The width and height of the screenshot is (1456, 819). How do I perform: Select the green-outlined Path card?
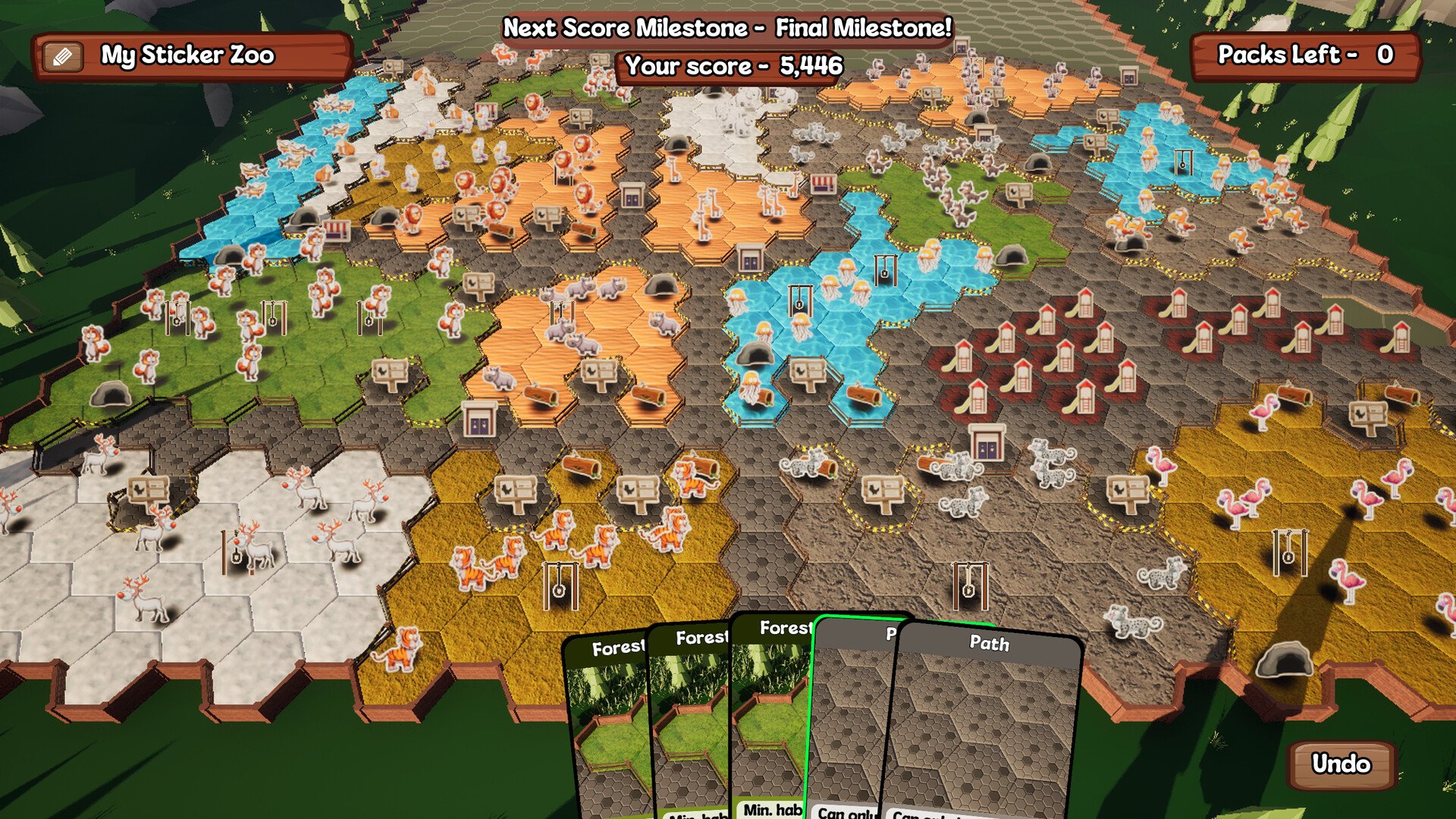tap(849, 720)
